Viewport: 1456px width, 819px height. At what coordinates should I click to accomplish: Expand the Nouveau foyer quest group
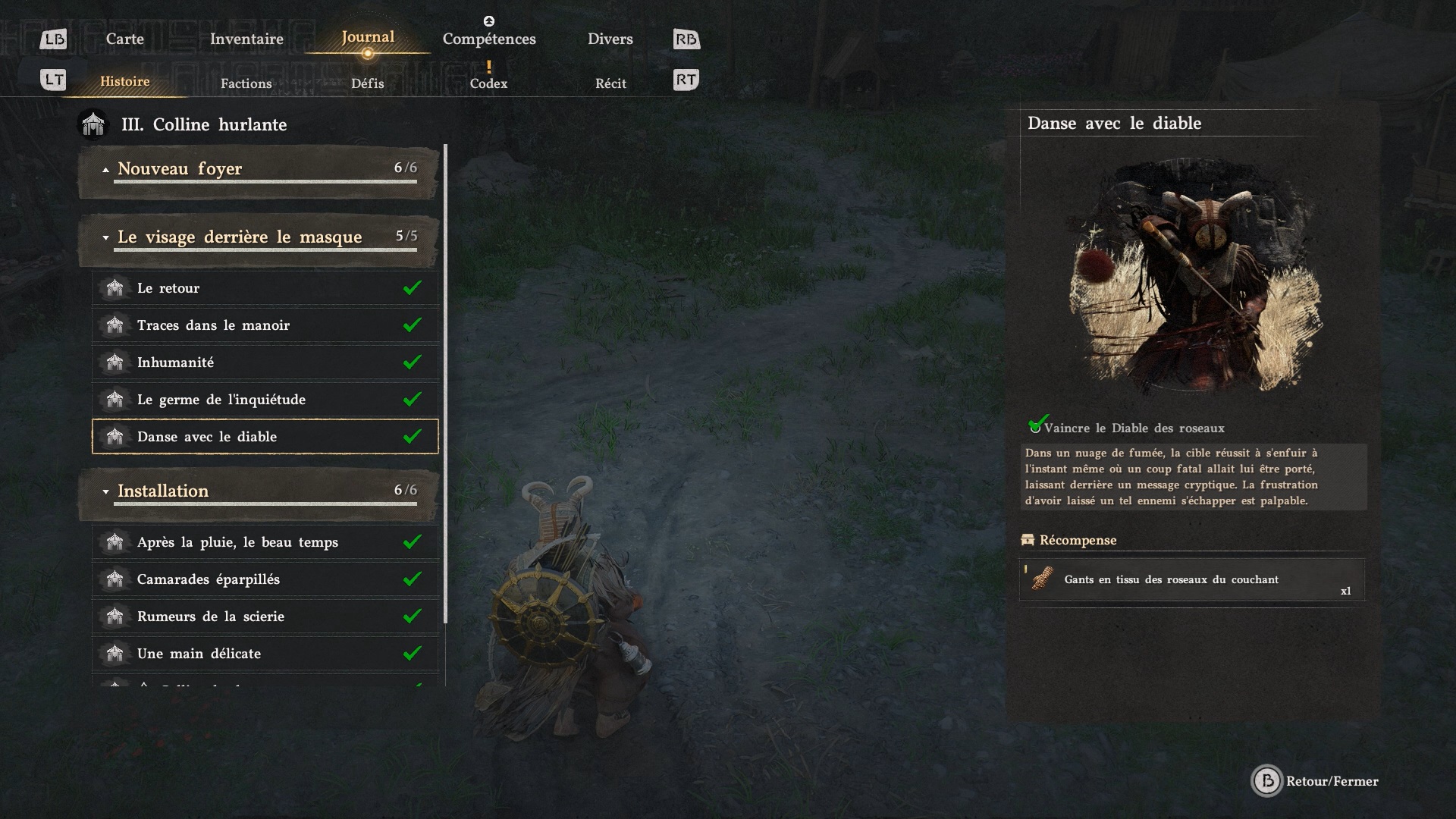coord(258,169)
